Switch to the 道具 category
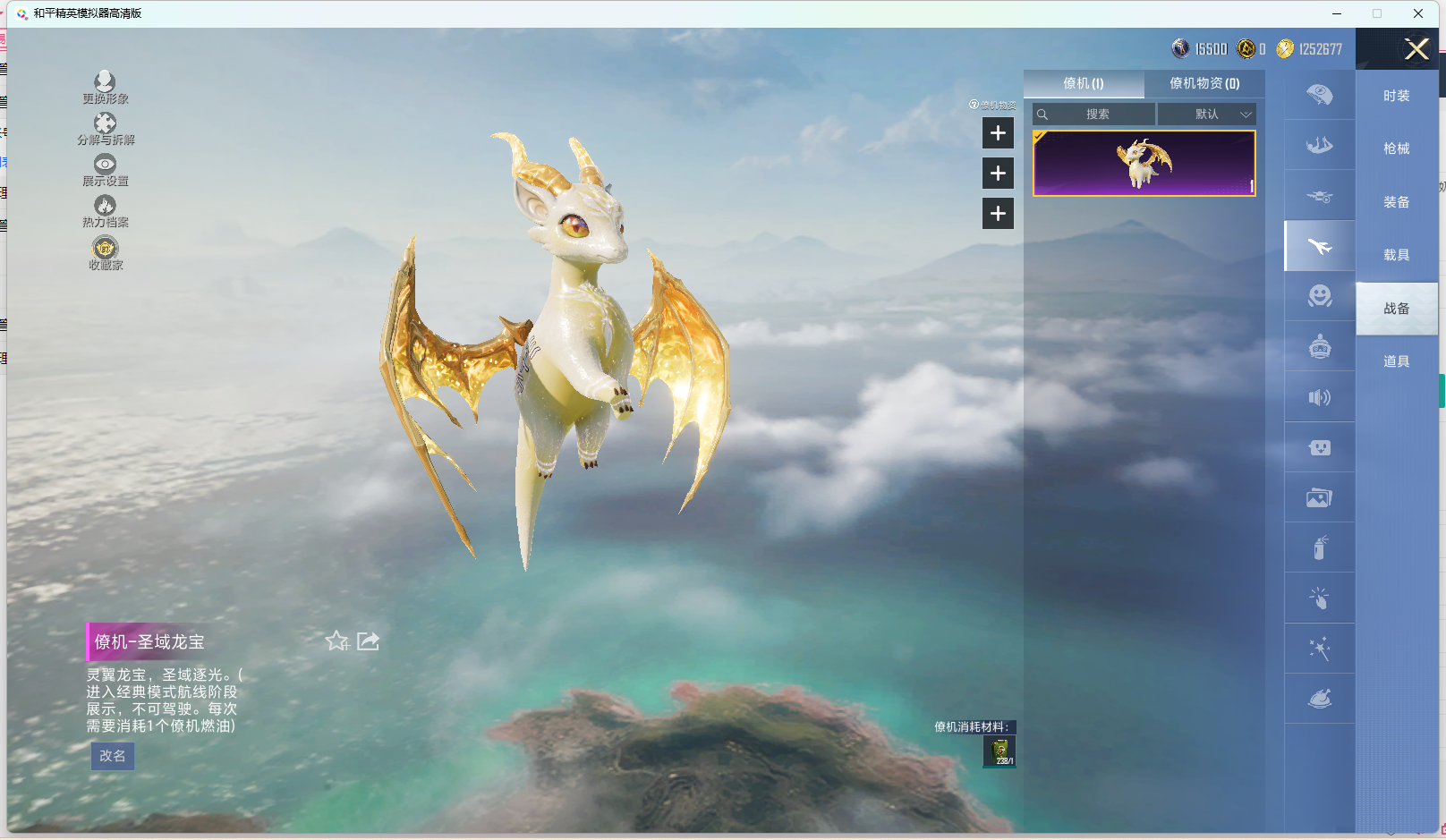1446x840 pixels. click(x=1396, y=361)
